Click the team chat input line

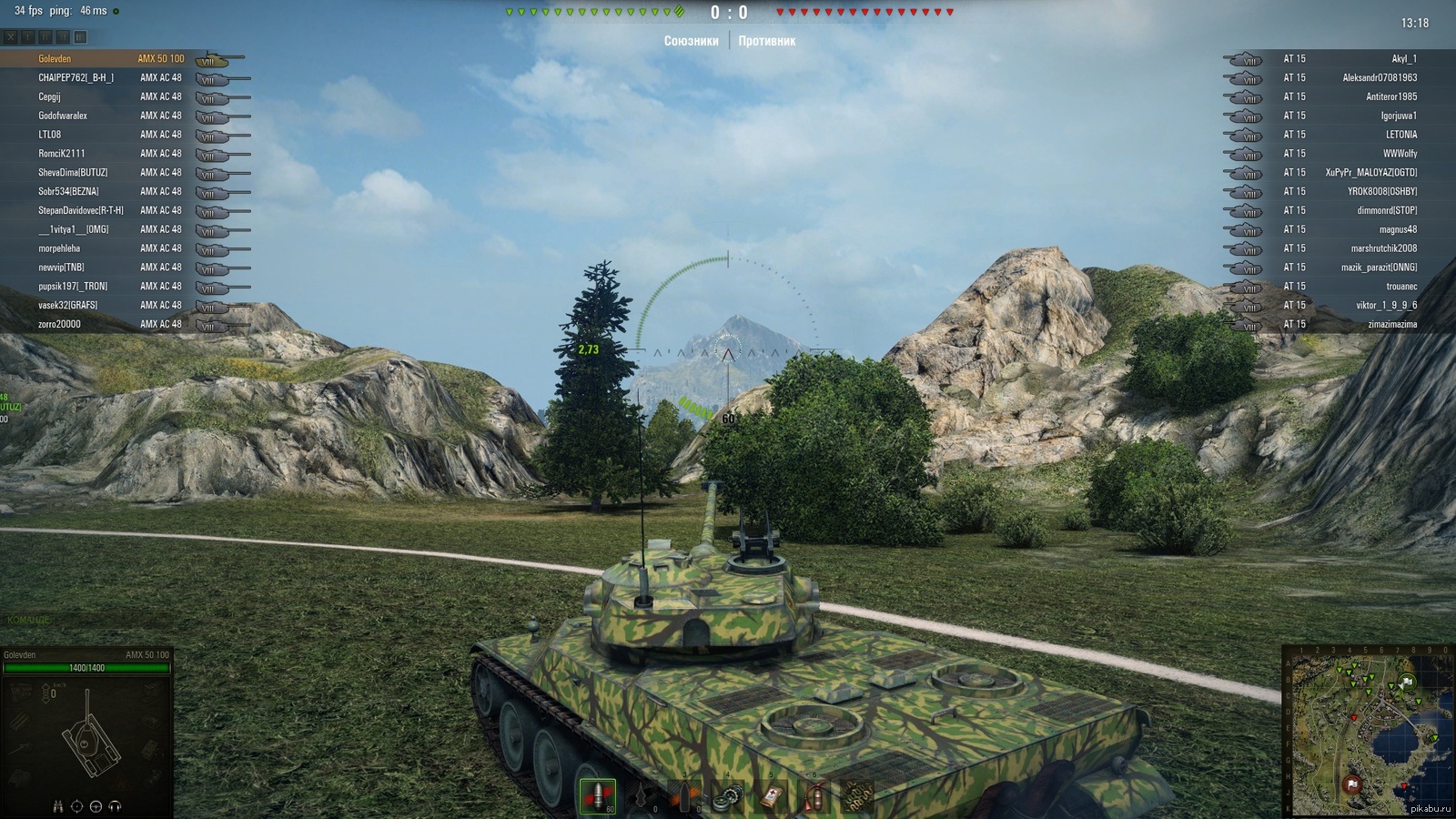(91, 621)
